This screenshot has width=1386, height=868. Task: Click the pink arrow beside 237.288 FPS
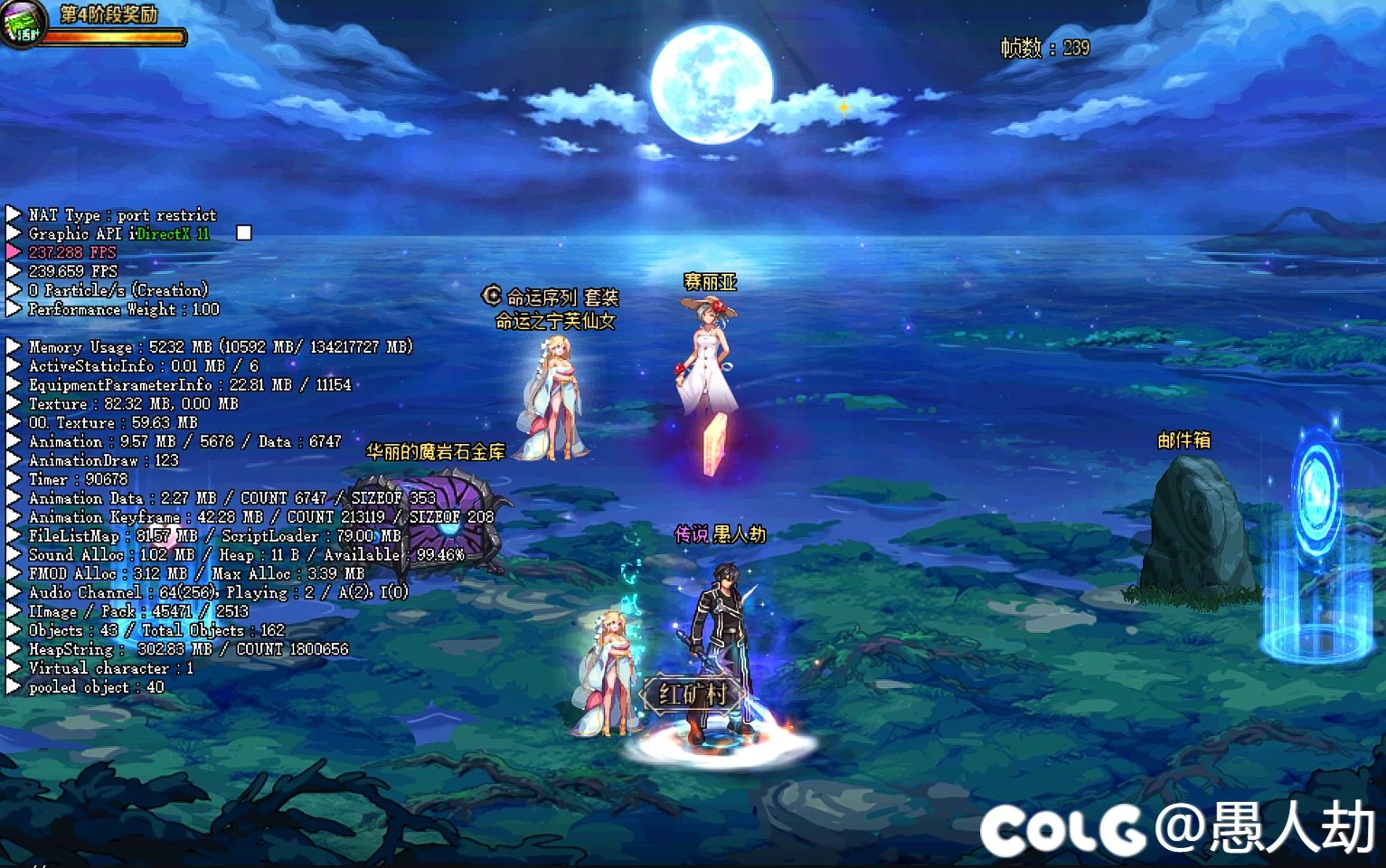[x=12, y=251]
